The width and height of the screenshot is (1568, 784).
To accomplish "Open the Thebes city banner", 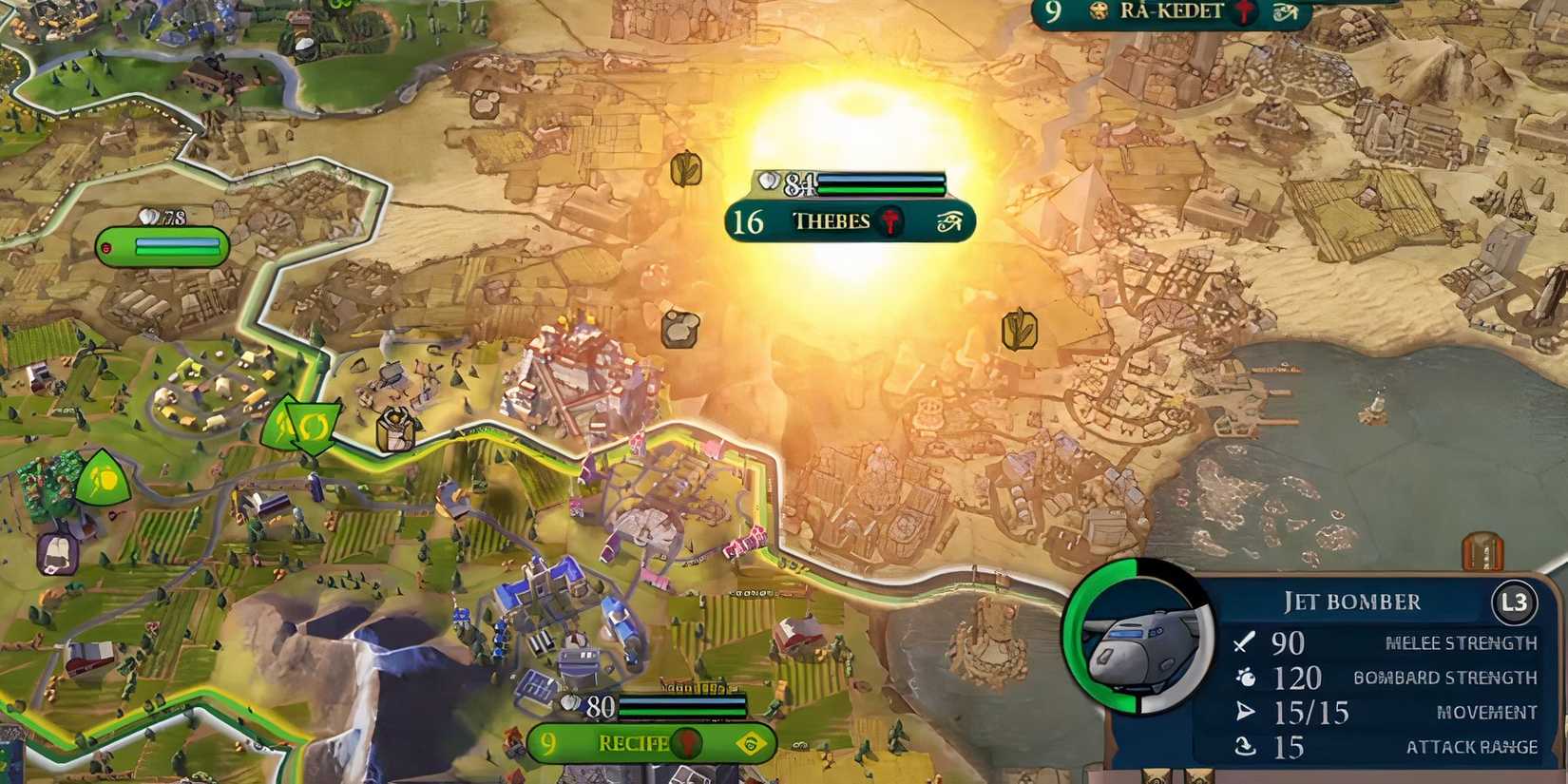I will coord(832,221).
